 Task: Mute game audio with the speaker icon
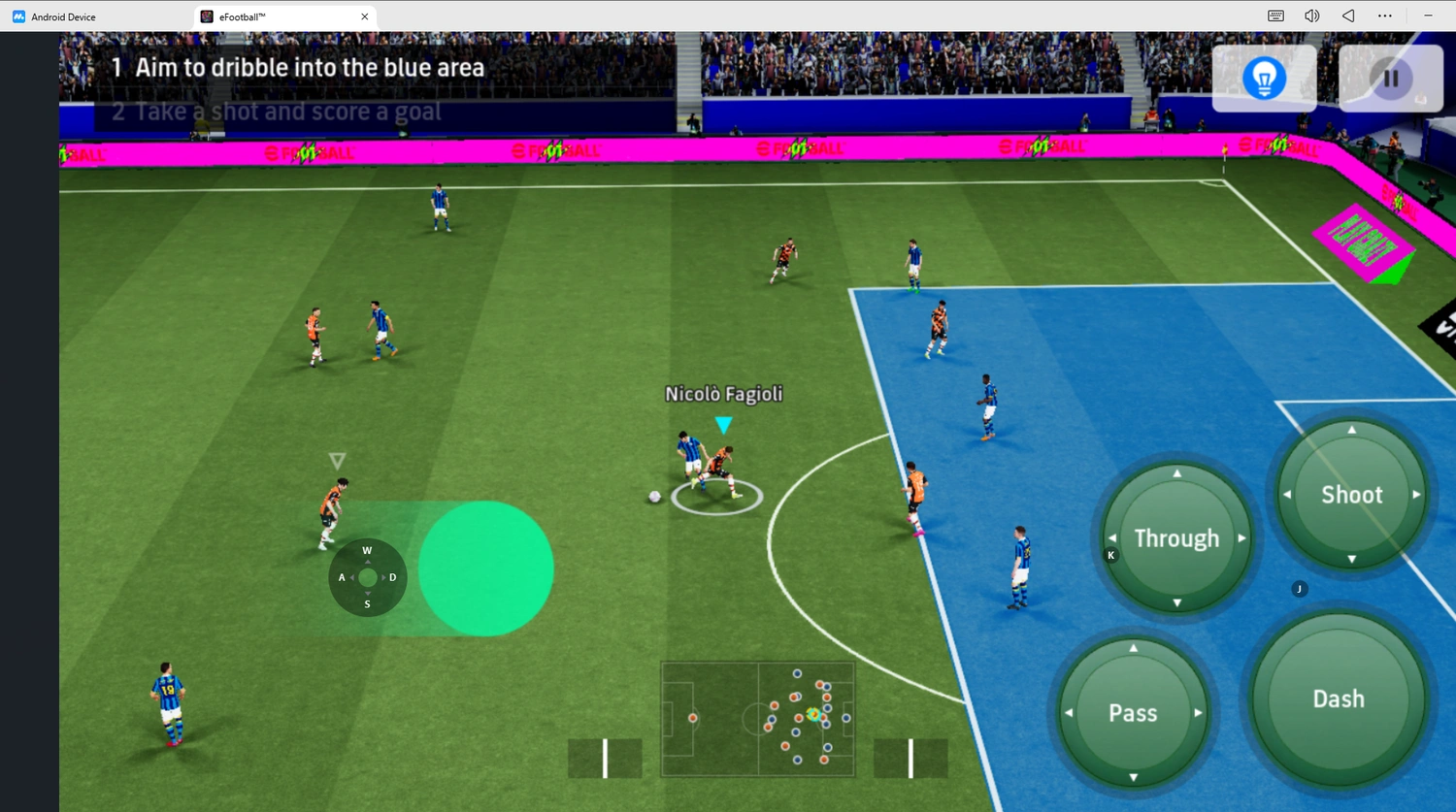(1311, 16)
